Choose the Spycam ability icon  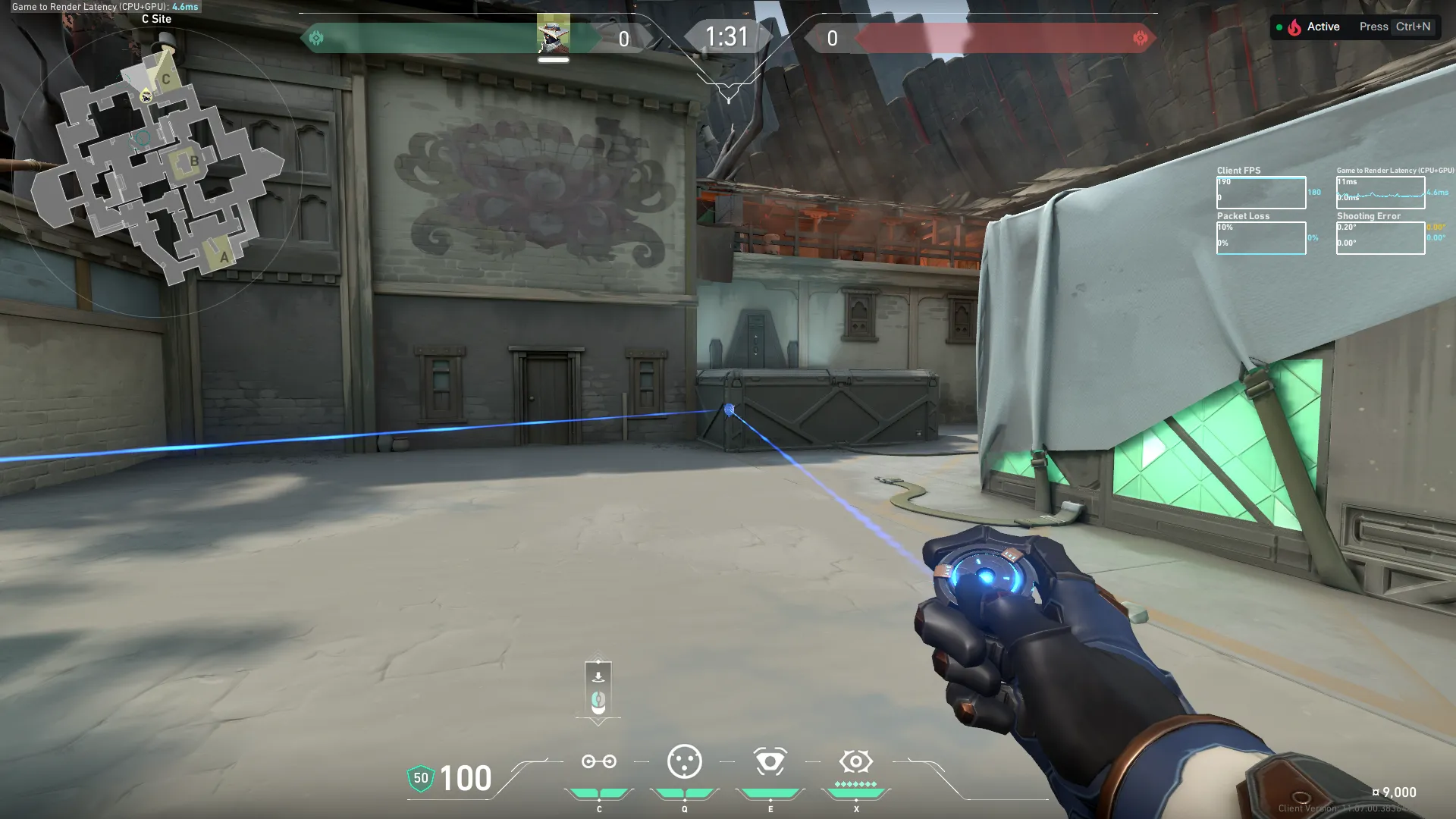click(770, 761)
